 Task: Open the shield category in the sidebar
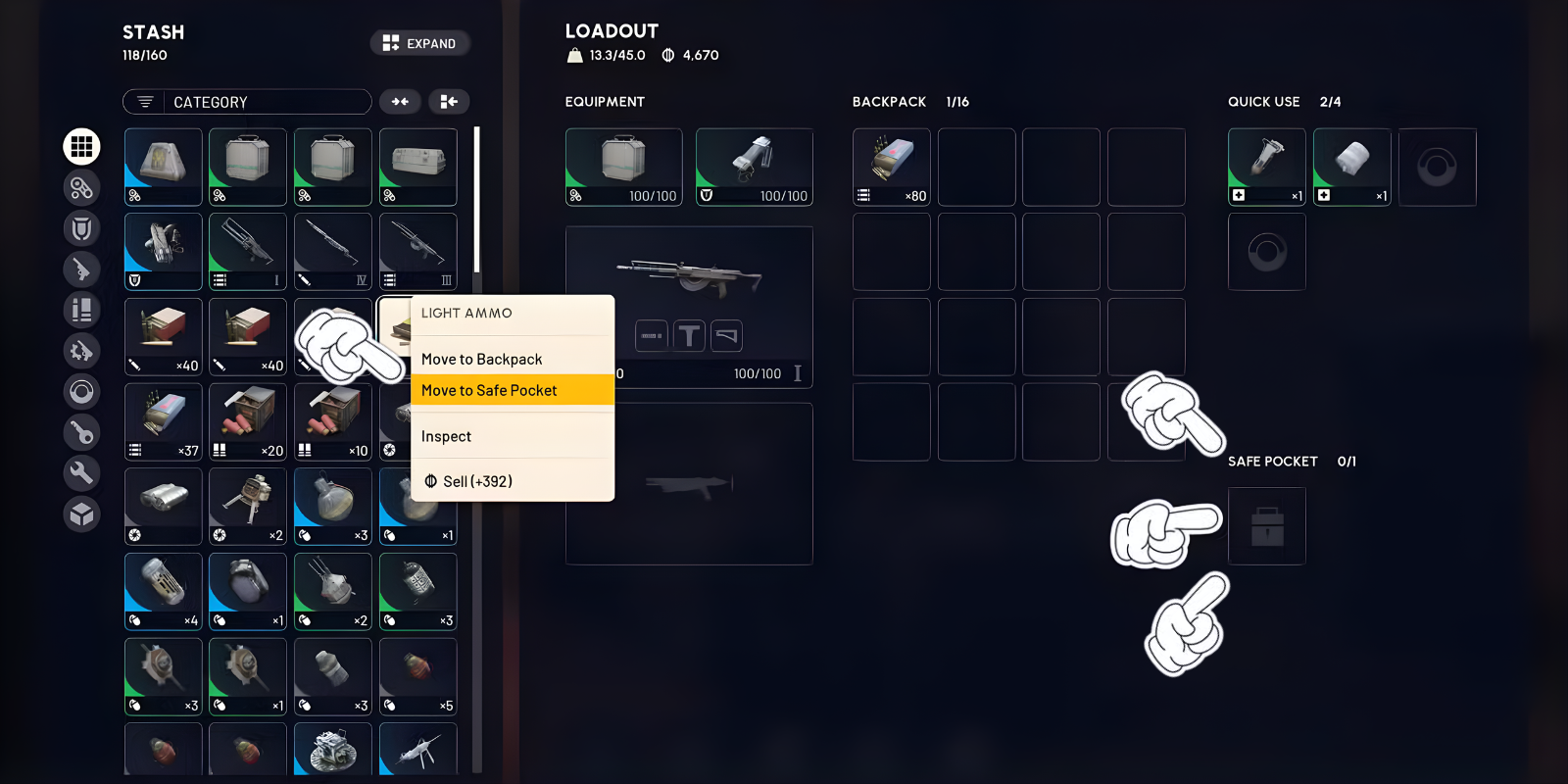(x=82, y=228)
